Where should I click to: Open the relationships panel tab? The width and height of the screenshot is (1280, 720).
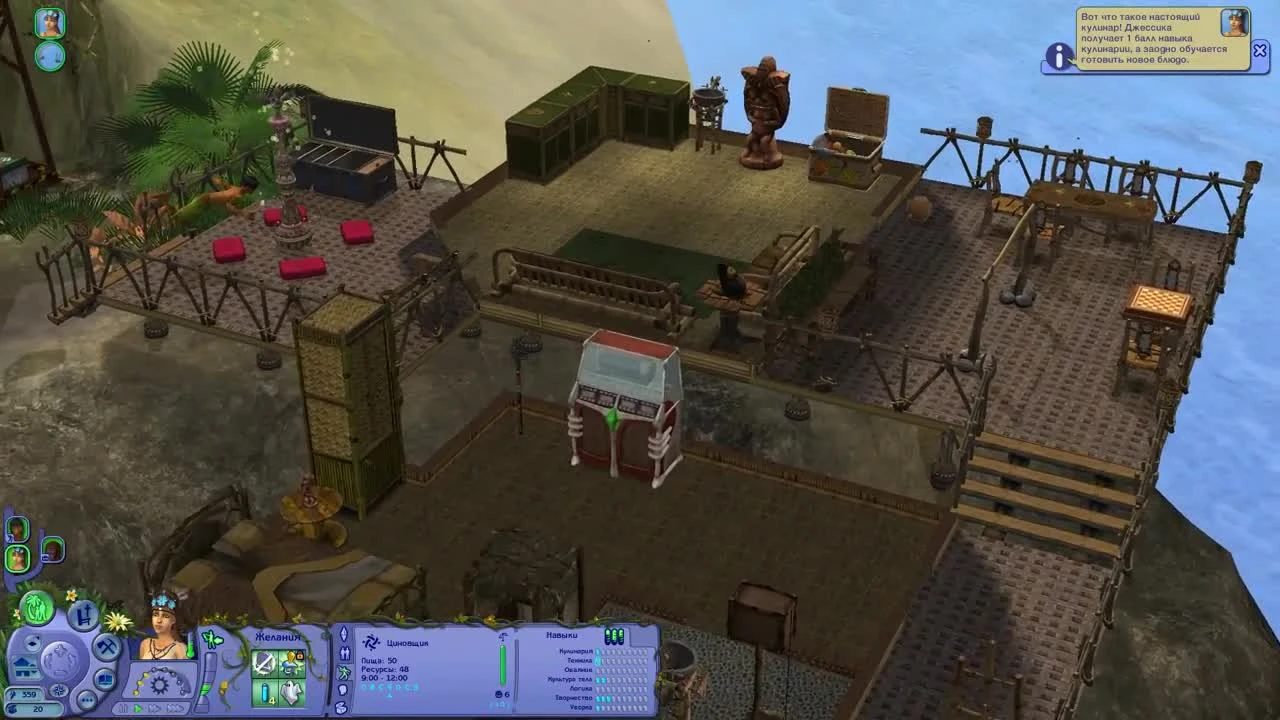(344, 651)
